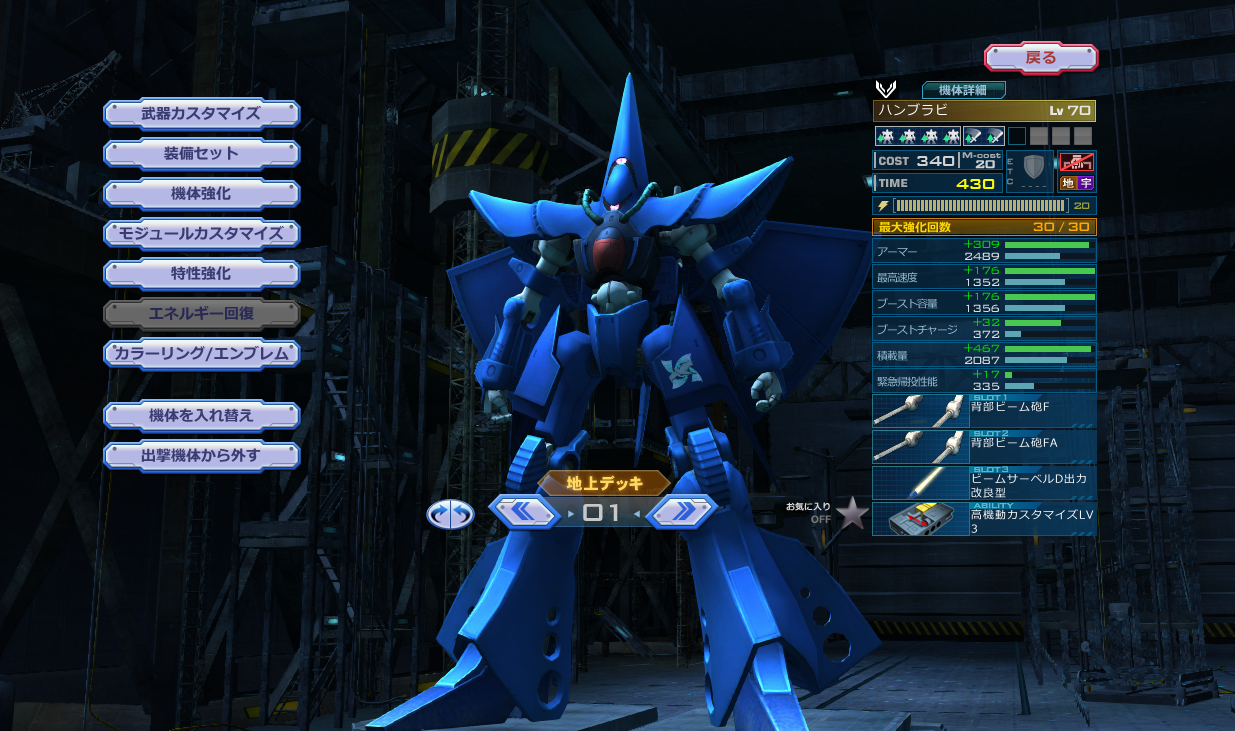Image resolution: width=1235 pixels, height=731 pixels.
Task: Select slot 2 背部ビーム砲FA weapon
Action: pyautogui.click(x=984, y=446)
